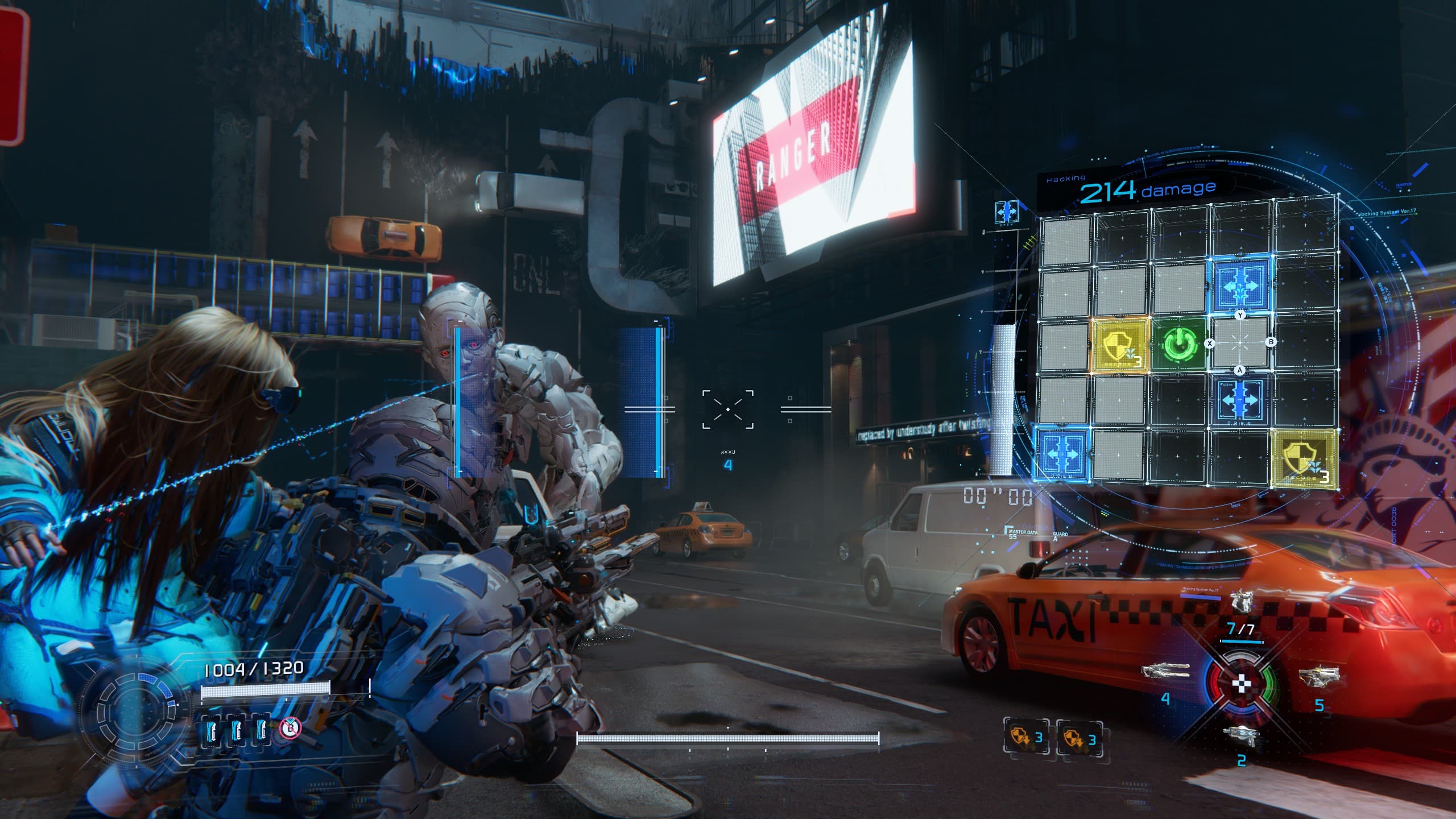Switch to the heavy launcher weapon with 5 ammo

tap(1318, 677)
